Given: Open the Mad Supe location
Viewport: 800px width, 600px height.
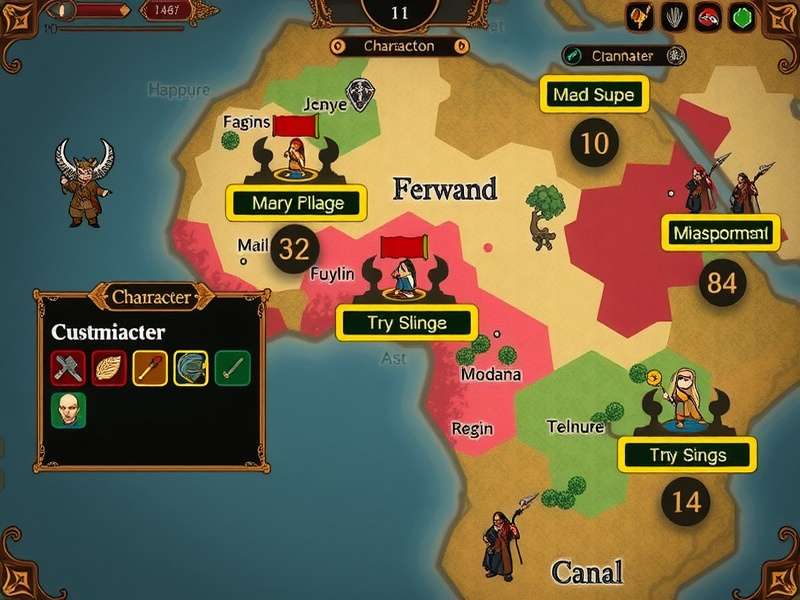Looking at the screenshot, I should click(x=594, y=96).
